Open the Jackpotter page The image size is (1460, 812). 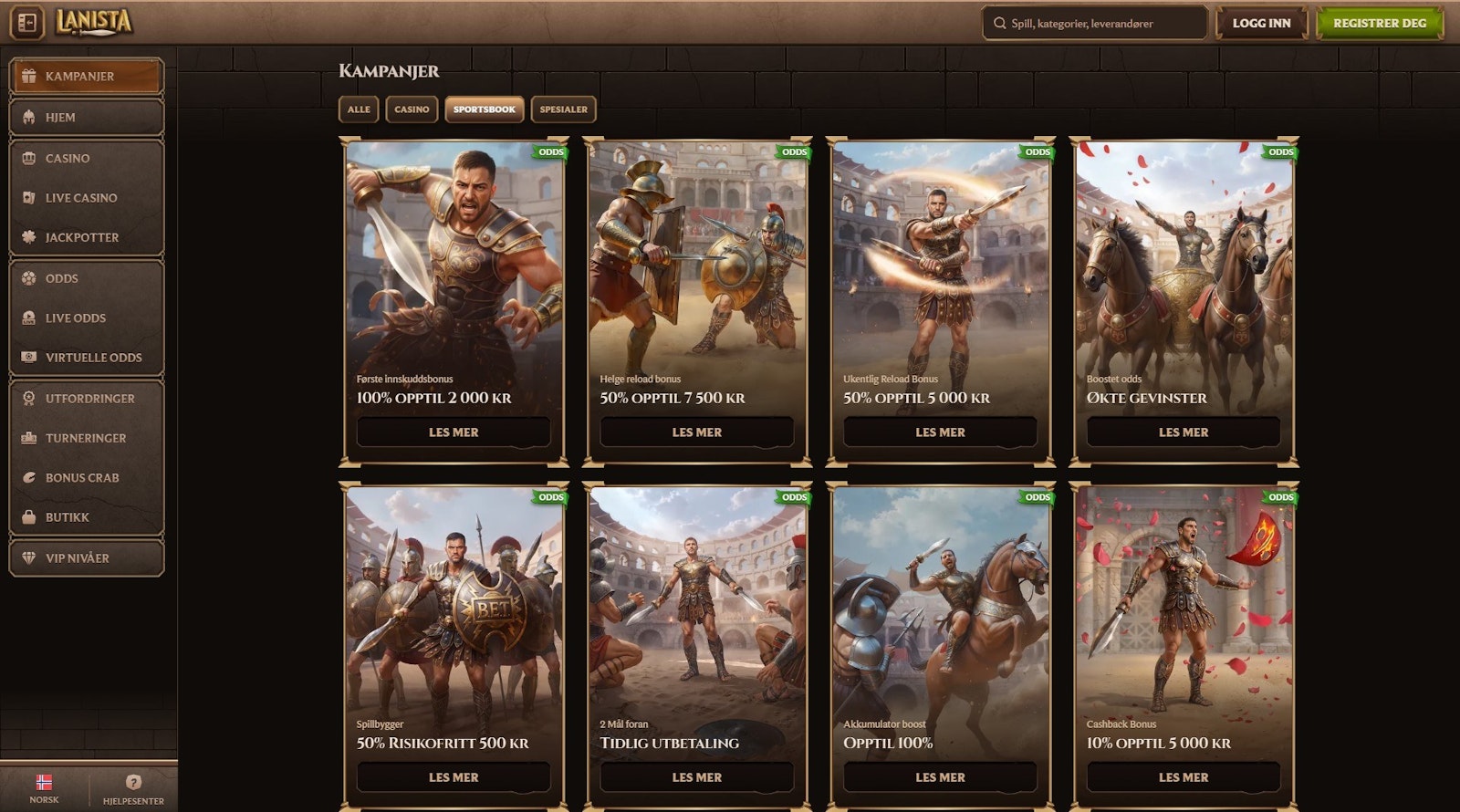click(x=86, y=237)
